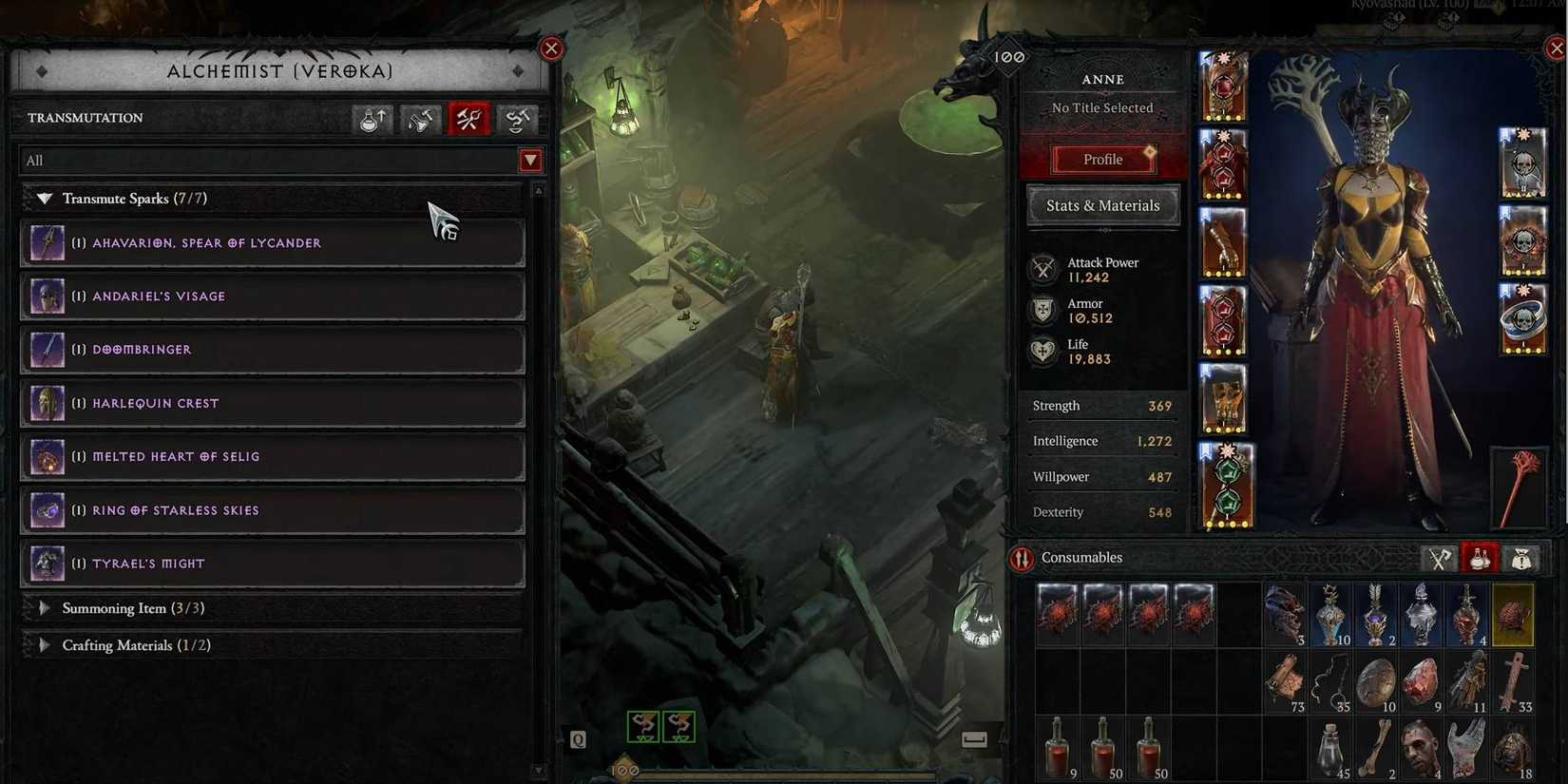Select the crossed-weapons equipment icon in inventory header
Screen dimensions: 1568x784
(x=1440, y=559)
